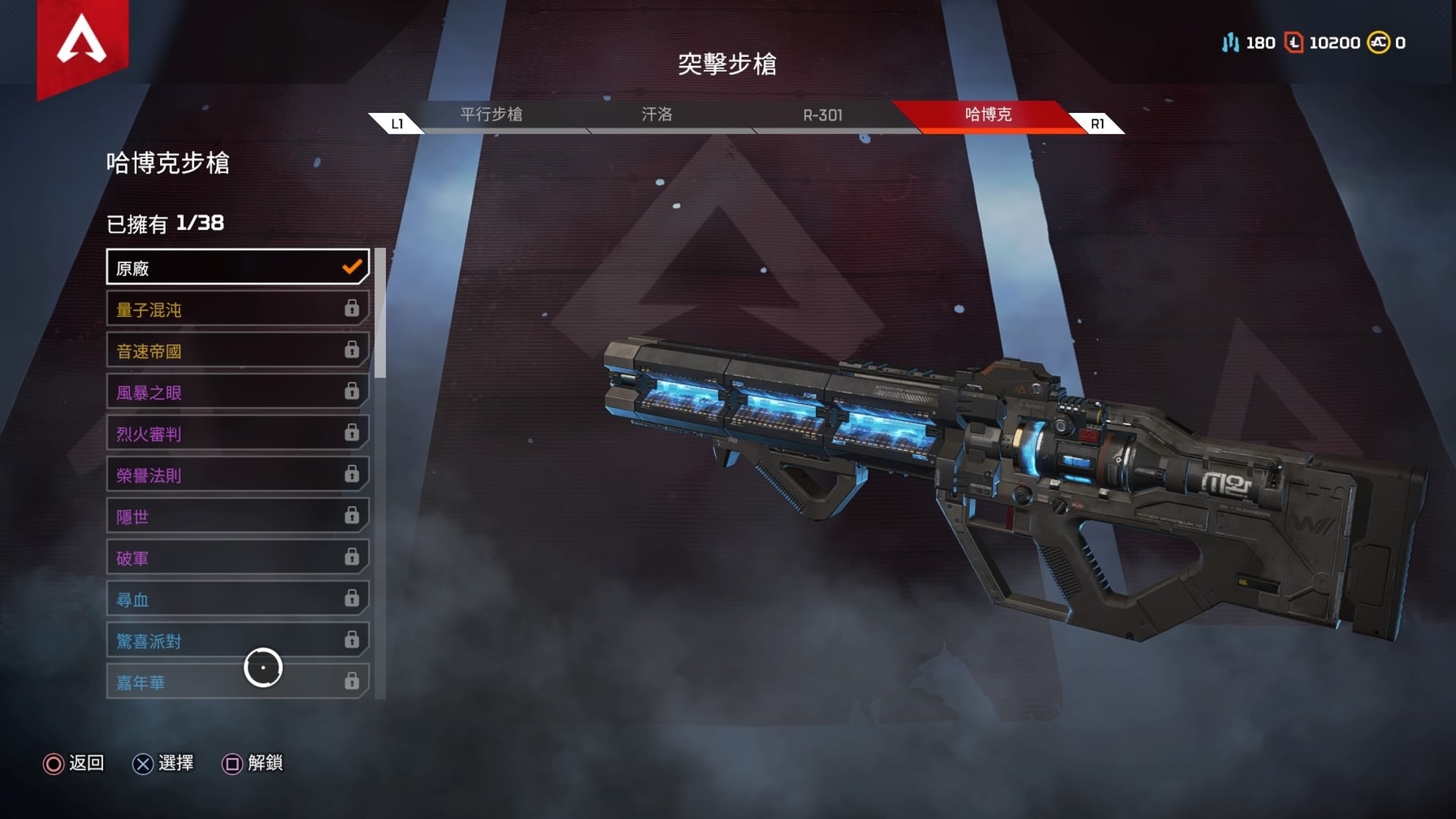1456x819 pixels.
Task: Select the 驚喜派對 skin entry
Action: [237, 641]
